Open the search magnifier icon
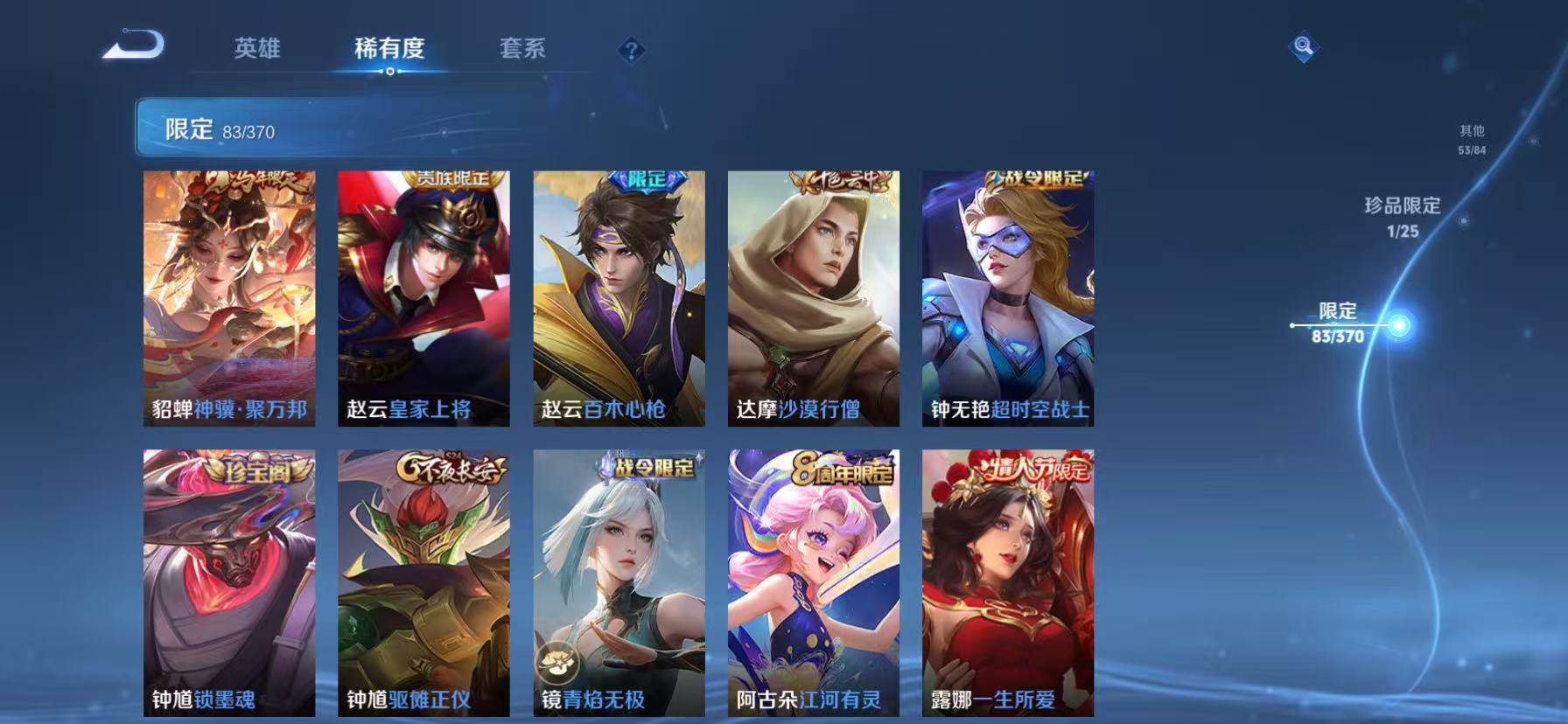Screen dimensions: 1568x724 pos(1303,48)
